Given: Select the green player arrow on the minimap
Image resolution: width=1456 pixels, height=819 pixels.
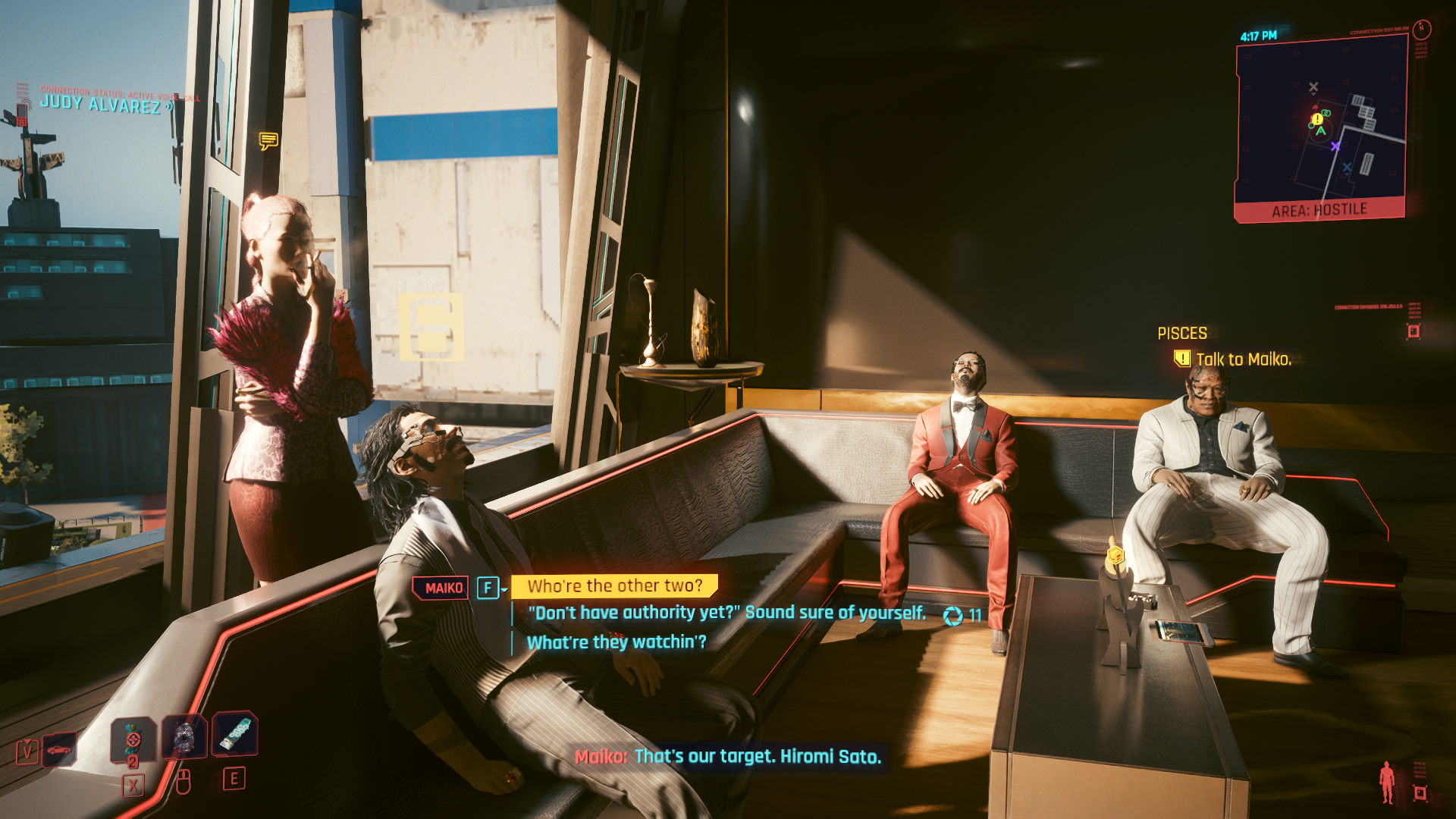Looking at the screenshot, I should tap(1322, 130).
